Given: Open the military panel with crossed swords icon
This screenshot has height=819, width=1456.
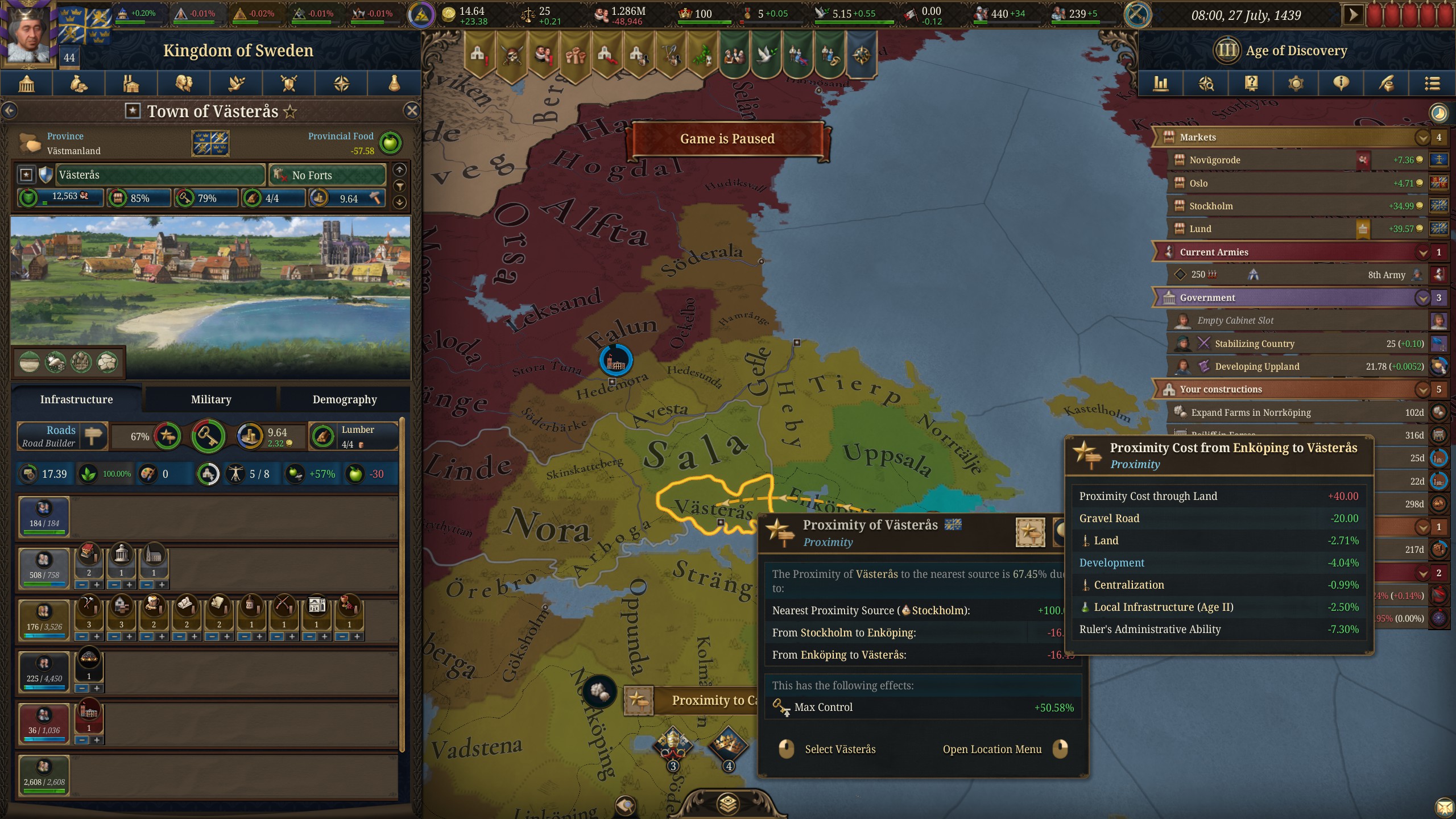Looking at the screenshot, I should click(288, 84).
